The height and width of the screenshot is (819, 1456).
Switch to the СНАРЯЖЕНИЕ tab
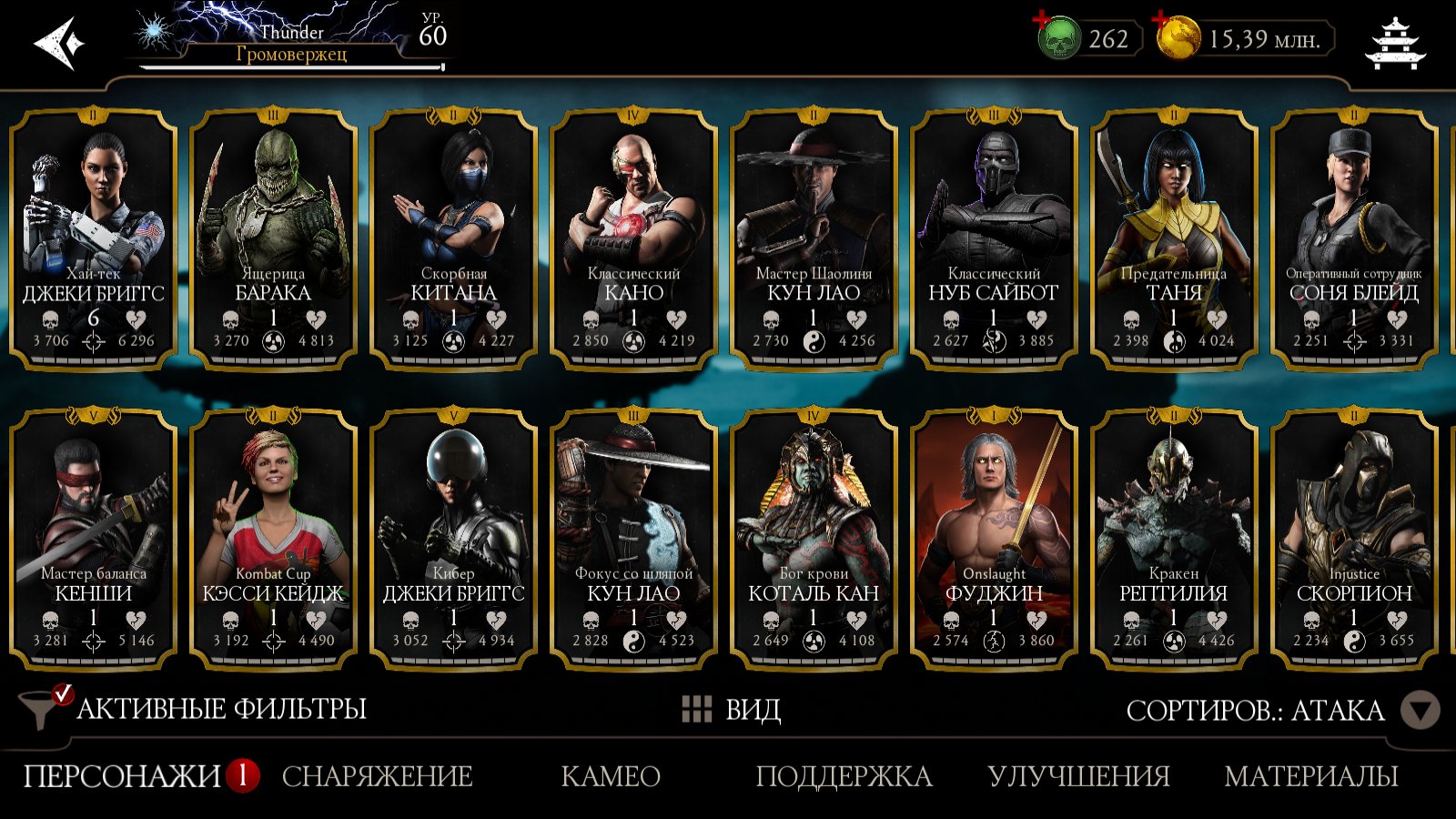(x=377, y=776)
